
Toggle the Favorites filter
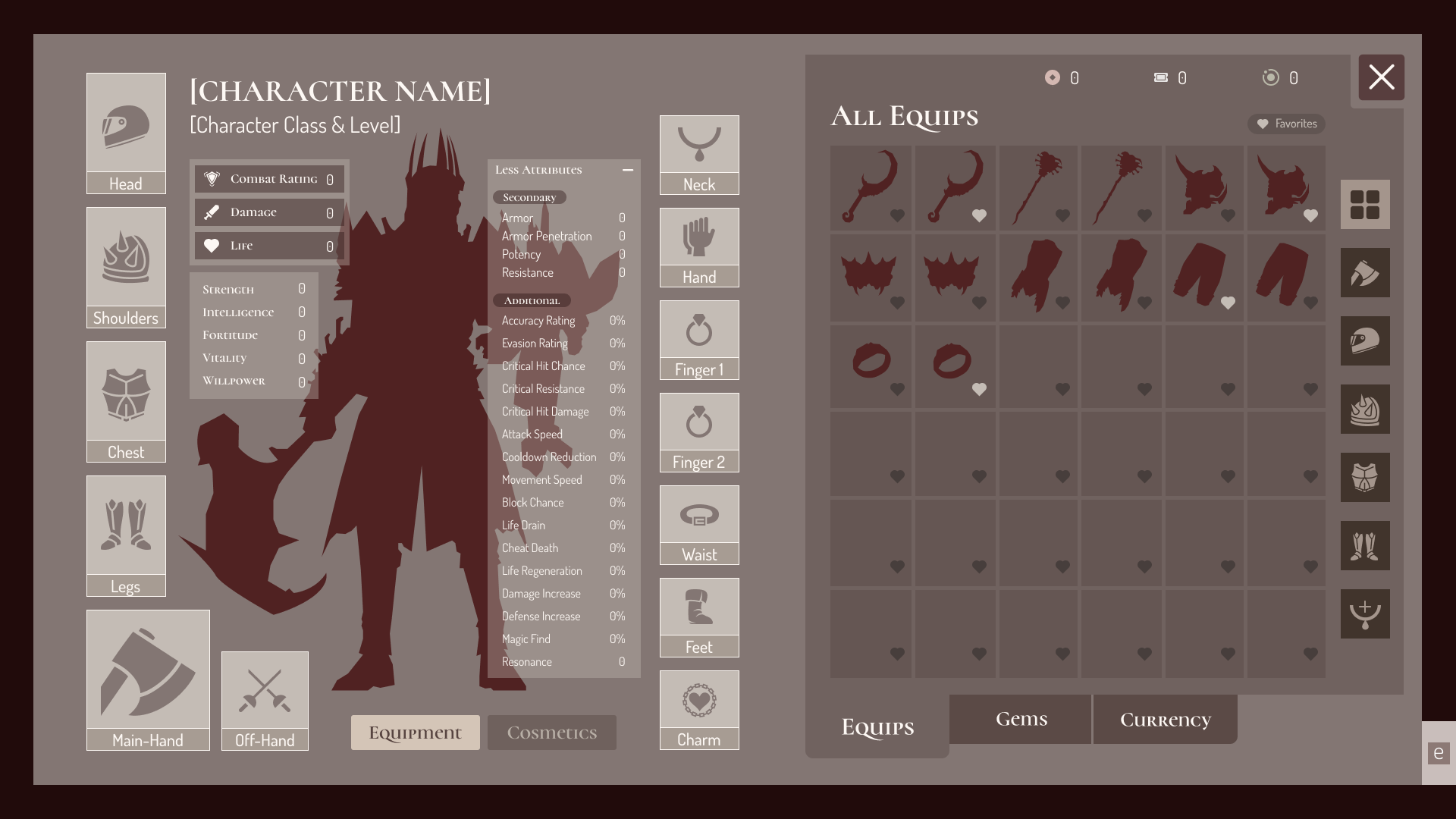[1287, 124]
